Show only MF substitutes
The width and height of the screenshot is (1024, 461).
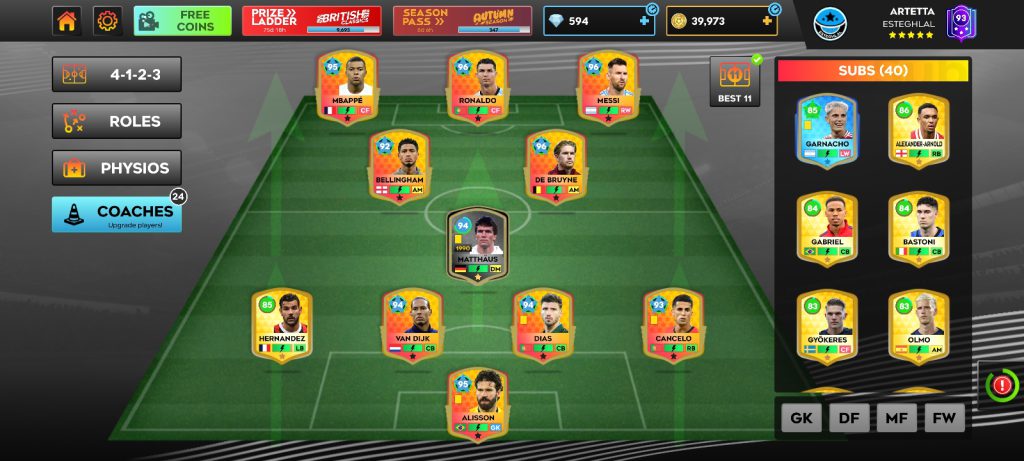pyautogui.click(x=897, y=418)
